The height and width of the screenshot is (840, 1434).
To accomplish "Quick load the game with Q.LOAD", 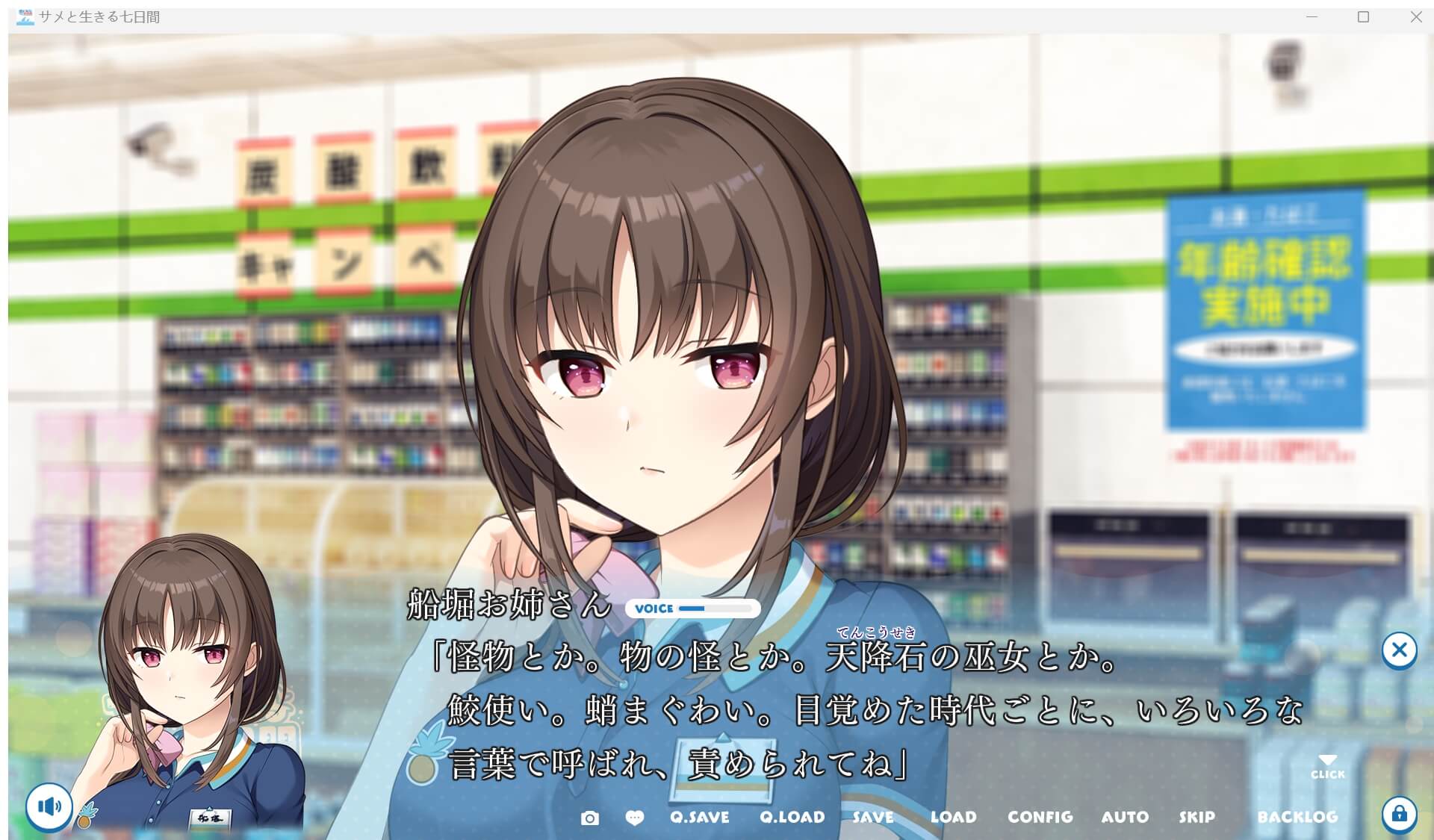I will 792,817.
